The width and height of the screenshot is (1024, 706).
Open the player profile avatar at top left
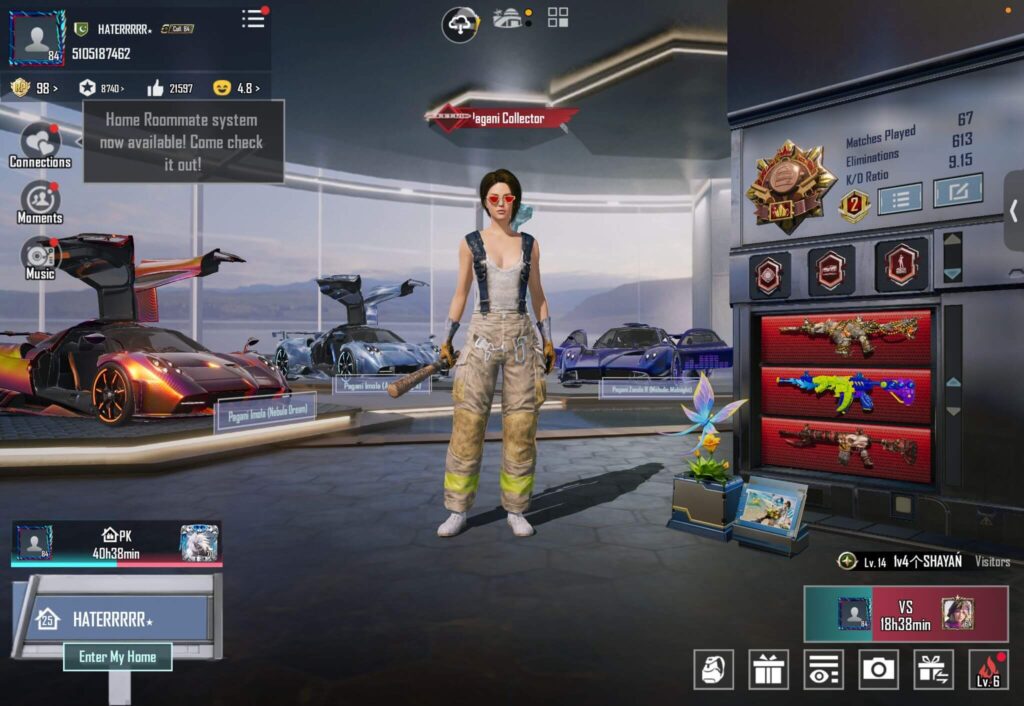point(37,38)
